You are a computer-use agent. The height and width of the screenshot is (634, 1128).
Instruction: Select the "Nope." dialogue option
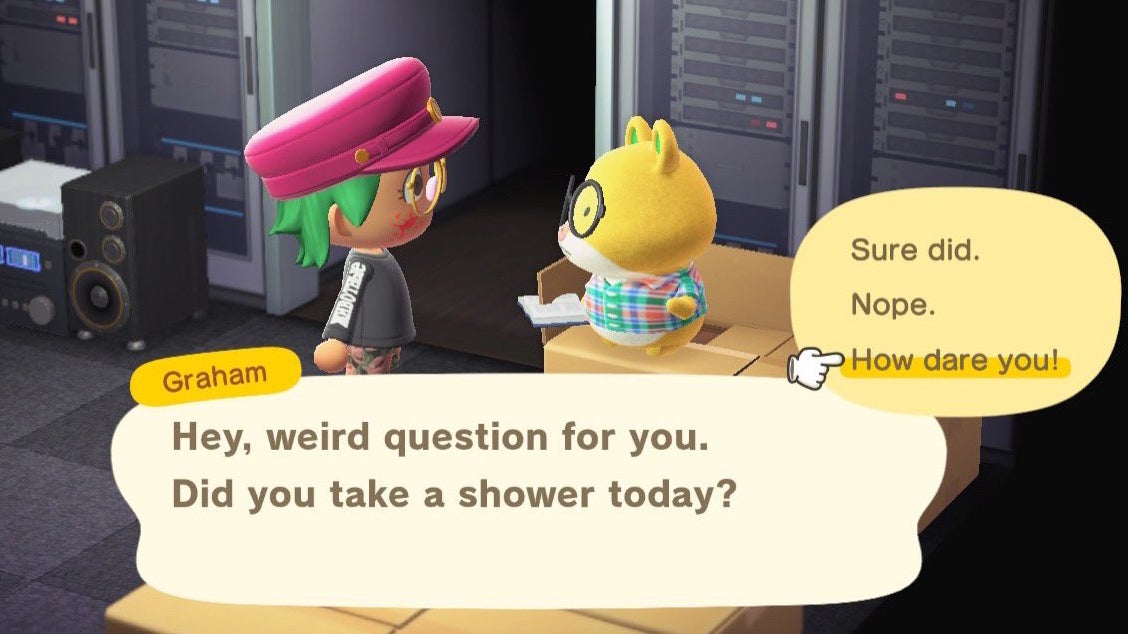[x=893, y=305]
